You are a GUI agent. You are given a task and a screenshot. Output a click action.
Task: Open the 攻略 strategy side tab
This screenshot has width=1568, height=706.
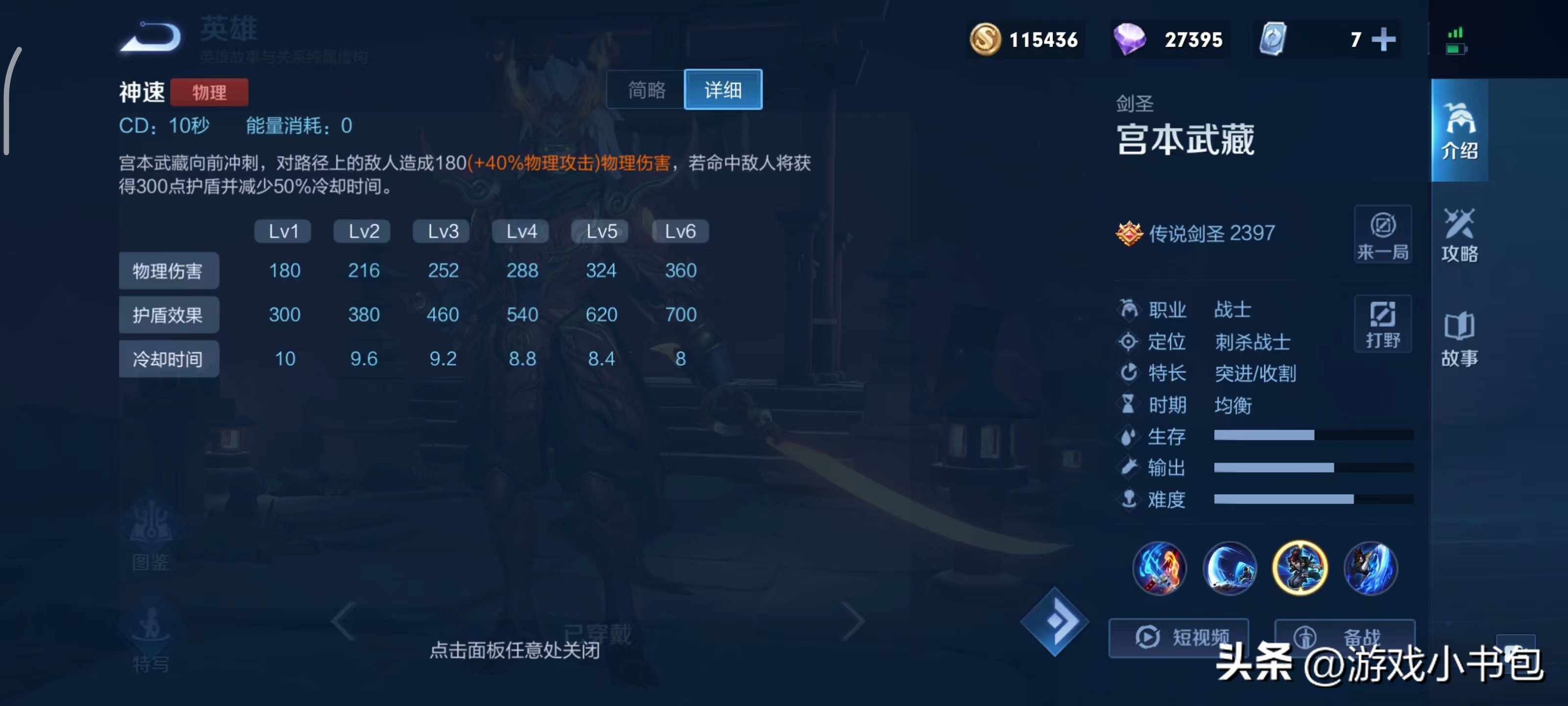[1459, 234]
